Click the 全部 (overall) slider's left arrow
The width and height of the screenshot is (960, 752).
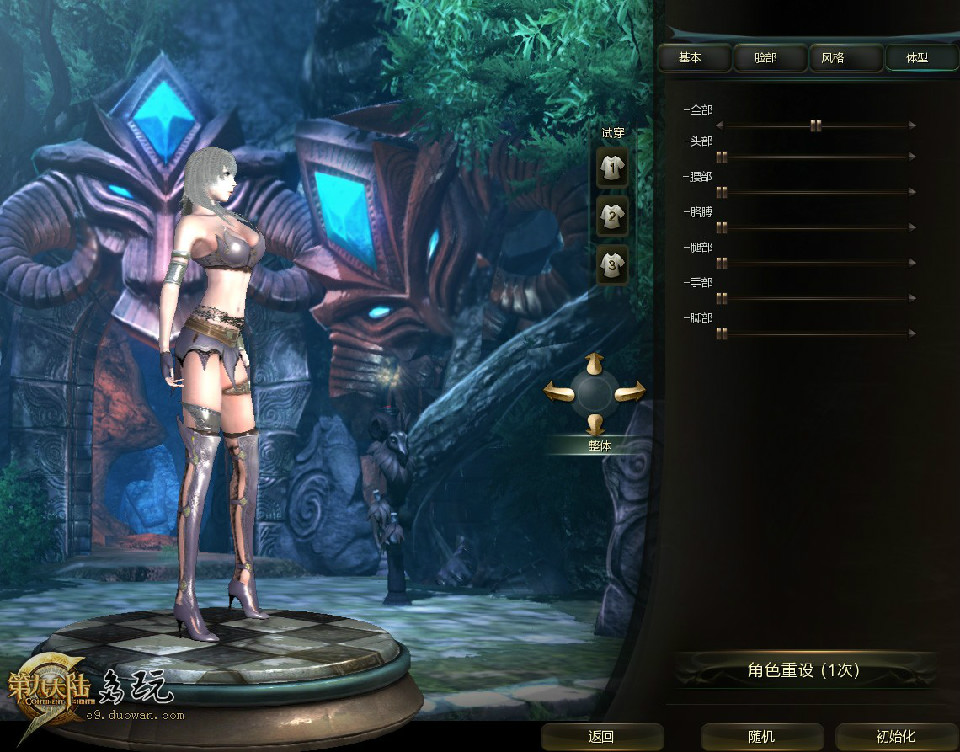[x=720, y=125]
